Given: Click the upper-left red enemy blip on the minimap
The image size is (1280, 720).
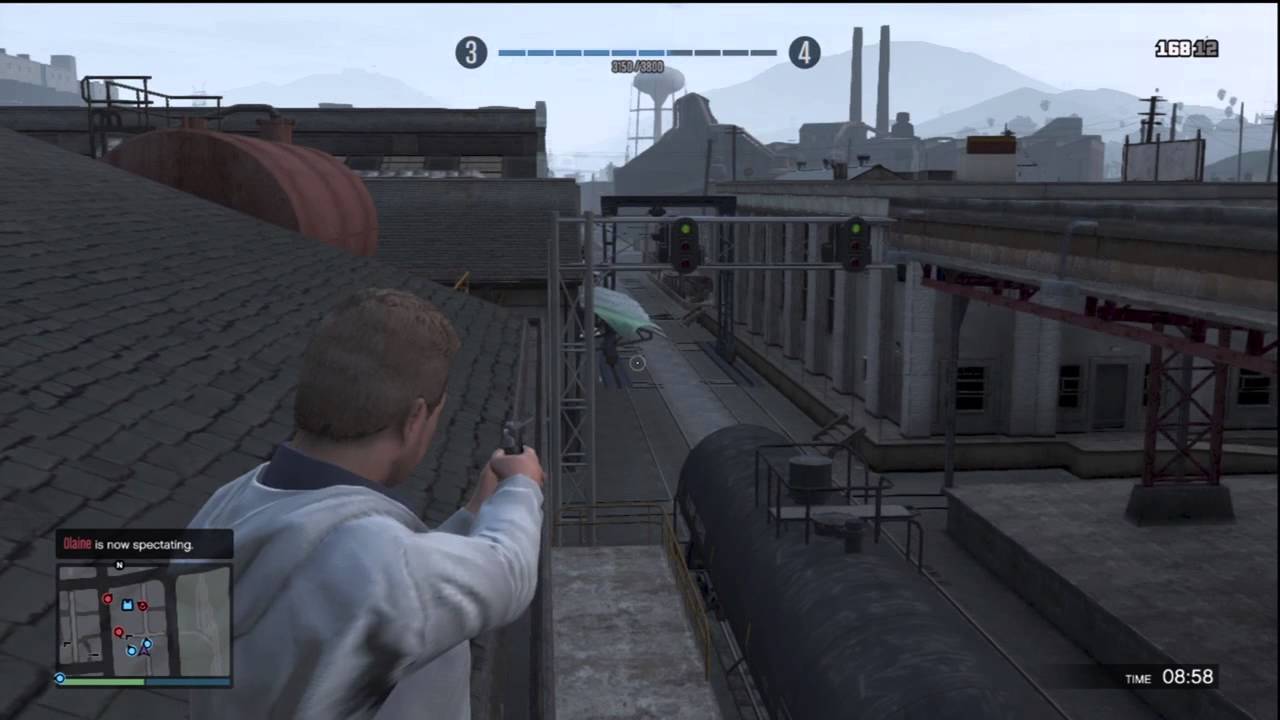Looking at the screenshot, I should click(107, 599).
